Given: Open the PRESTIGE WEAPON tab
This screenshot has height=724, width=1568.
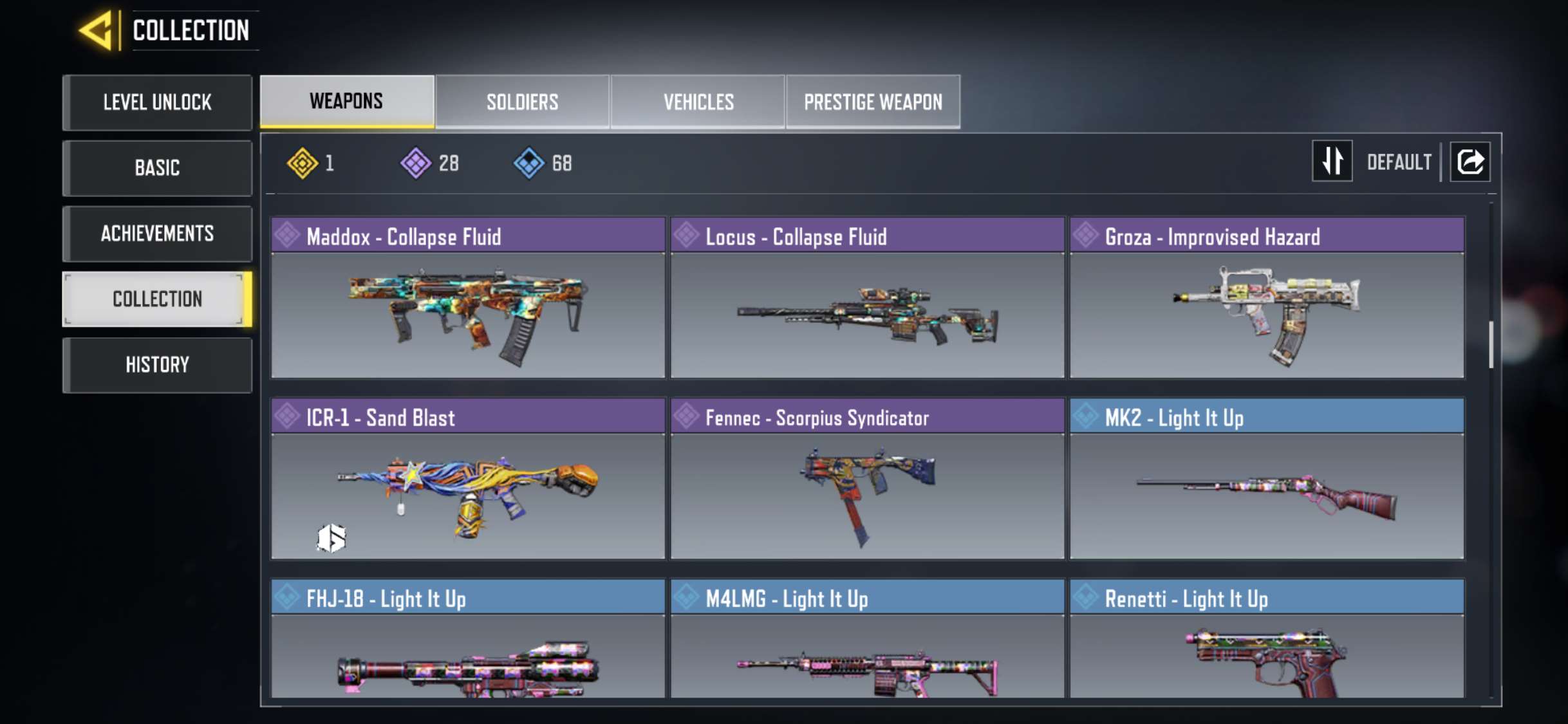Looking at the screenshot, I should click(x=873, y=101).
